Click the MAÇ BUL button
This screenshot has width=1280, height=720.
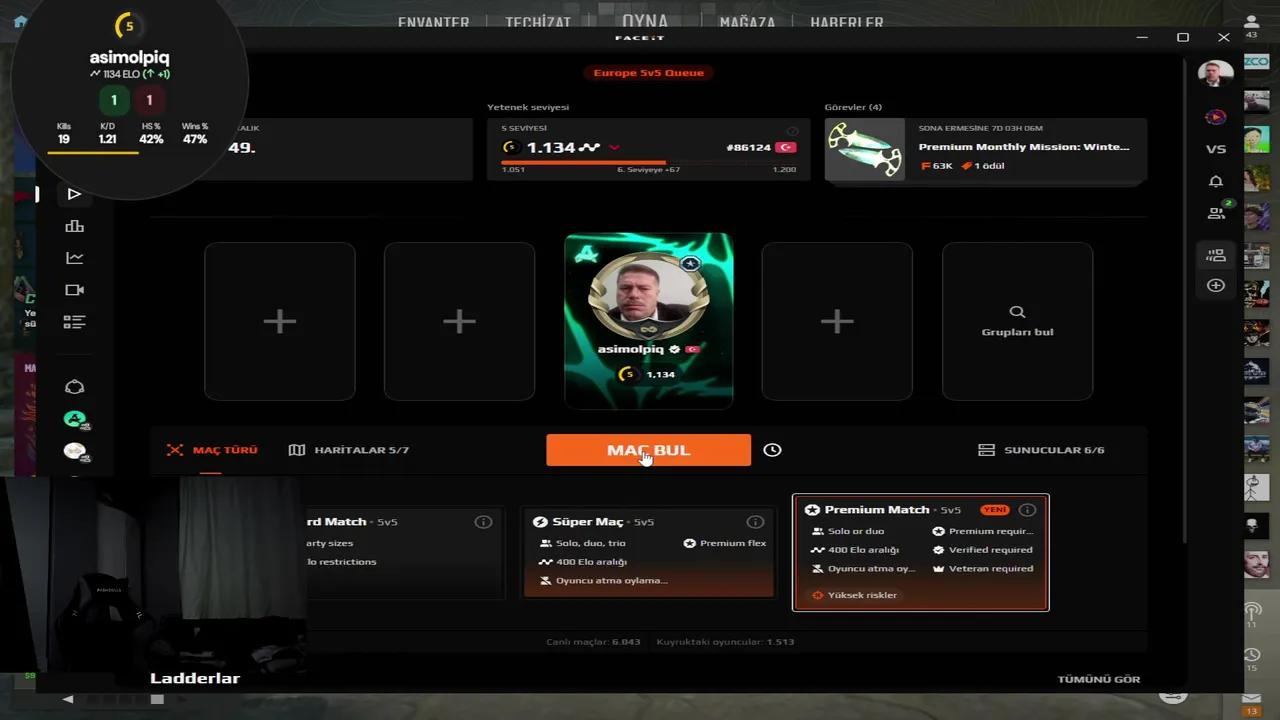point(648,450)
